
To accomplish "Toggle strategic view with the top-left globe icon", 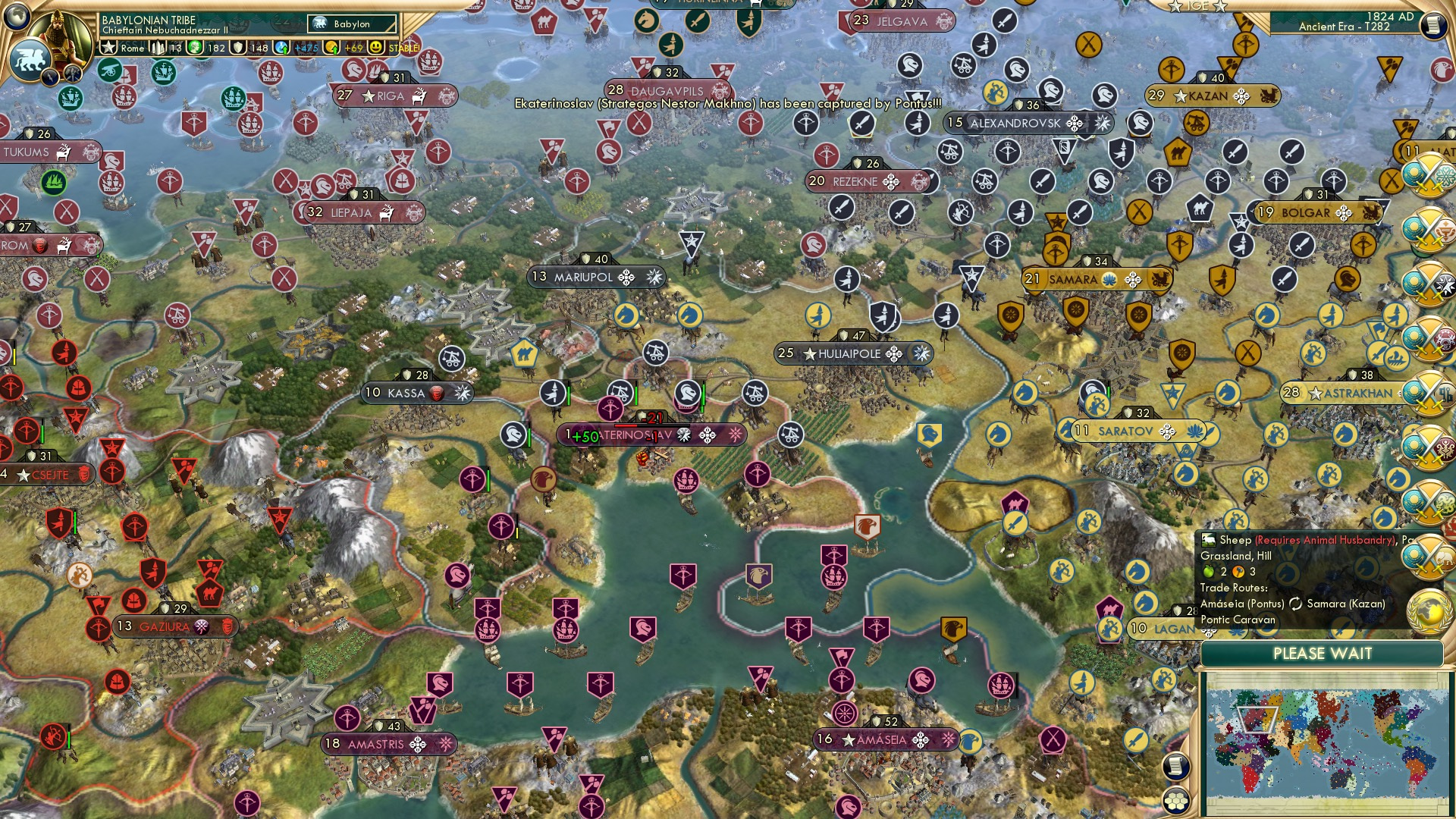I will click(x=15, y=19).
